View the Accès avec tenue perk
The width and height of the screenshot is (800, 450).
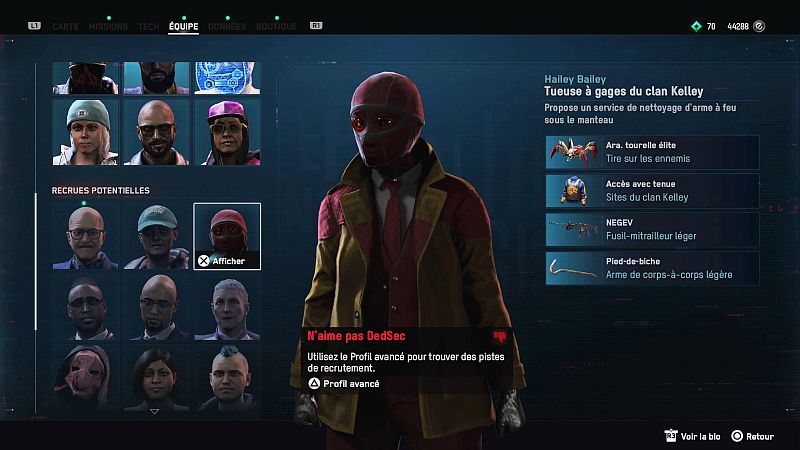pyautogui.click(x=652, y=191)
